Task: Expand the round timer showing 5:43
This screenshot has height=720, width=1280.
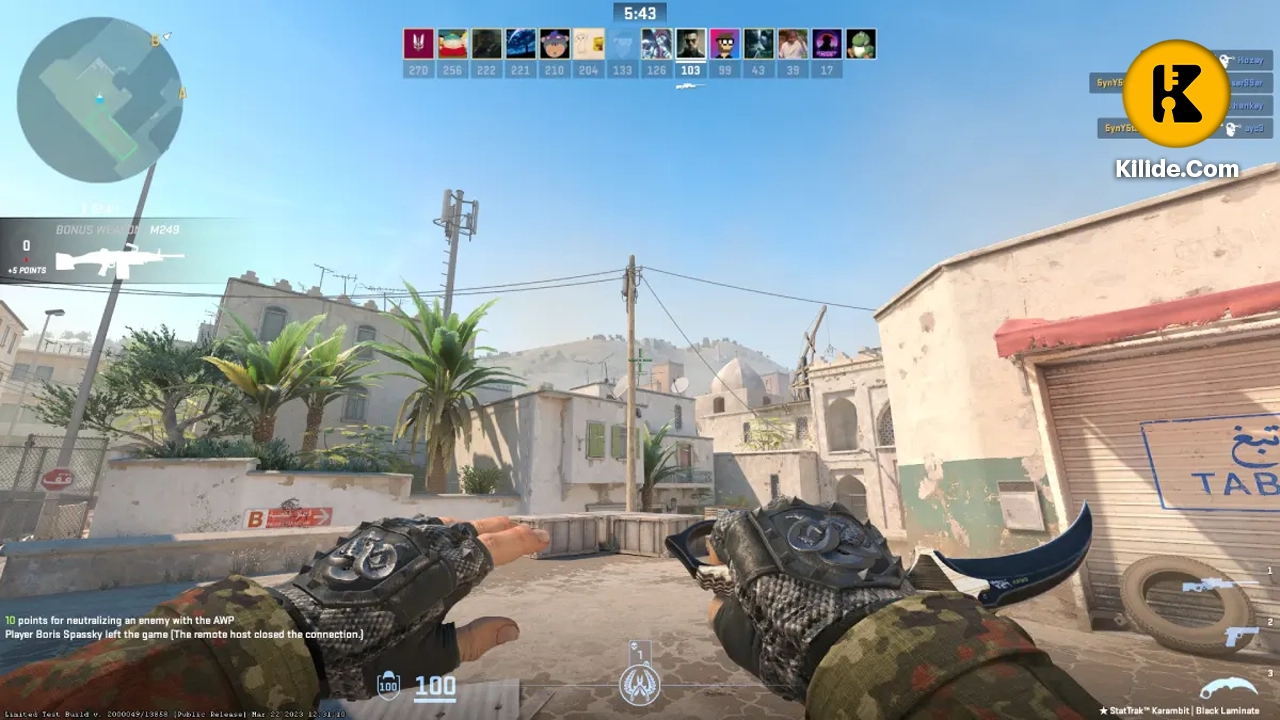Action: 640,13
